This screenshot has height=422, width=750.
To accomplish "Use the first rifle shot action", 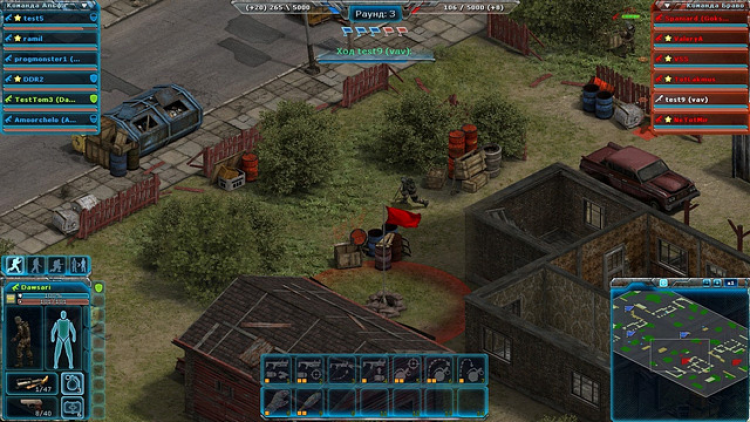I will click(278, 369).
